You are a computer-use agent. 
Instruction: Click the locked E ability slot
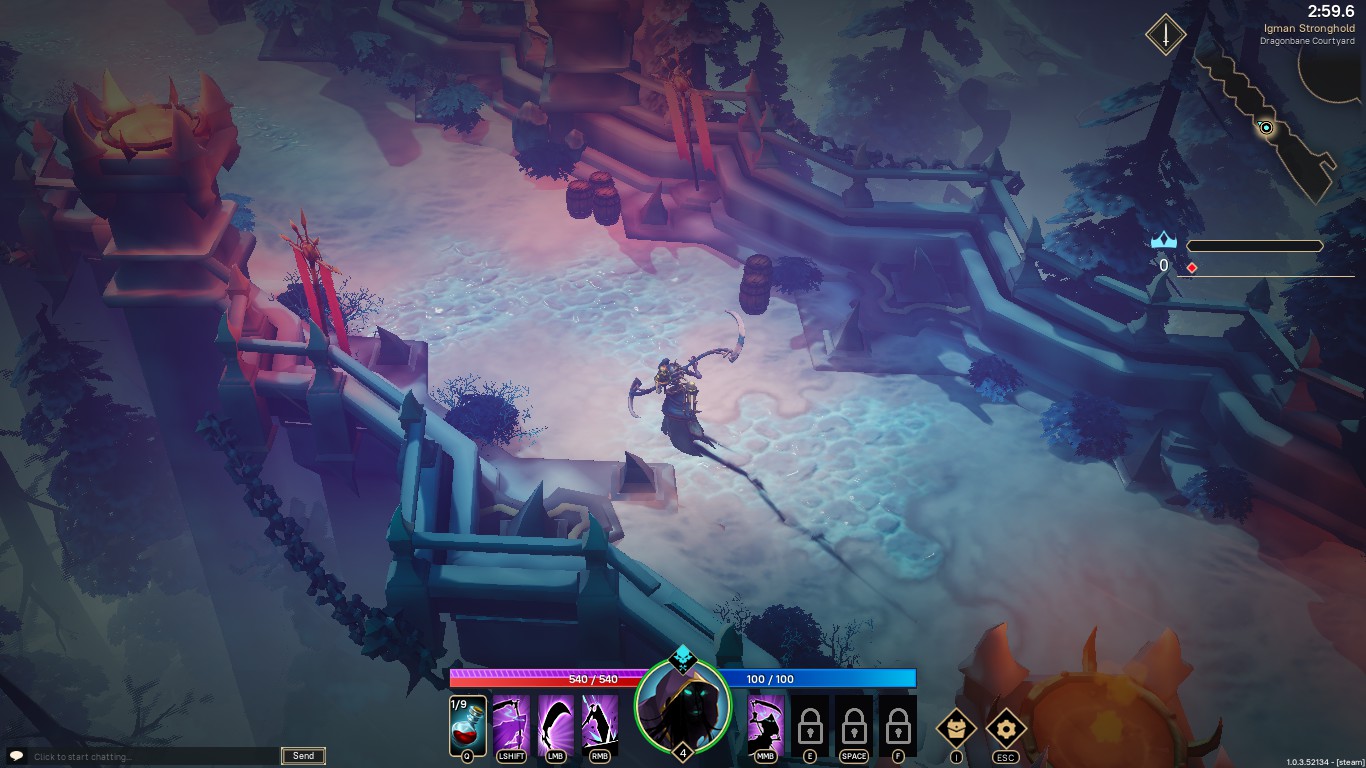click(810, 724)
